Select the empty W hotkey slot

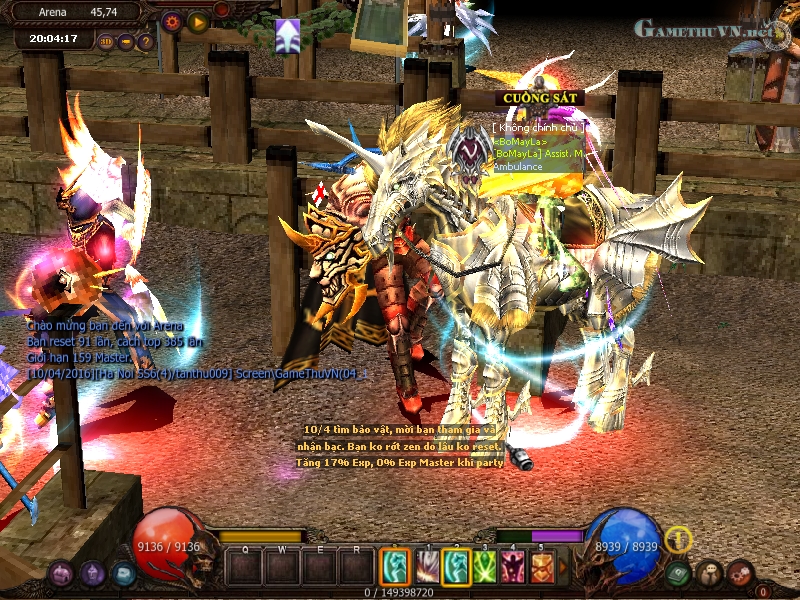coord(281,568)
